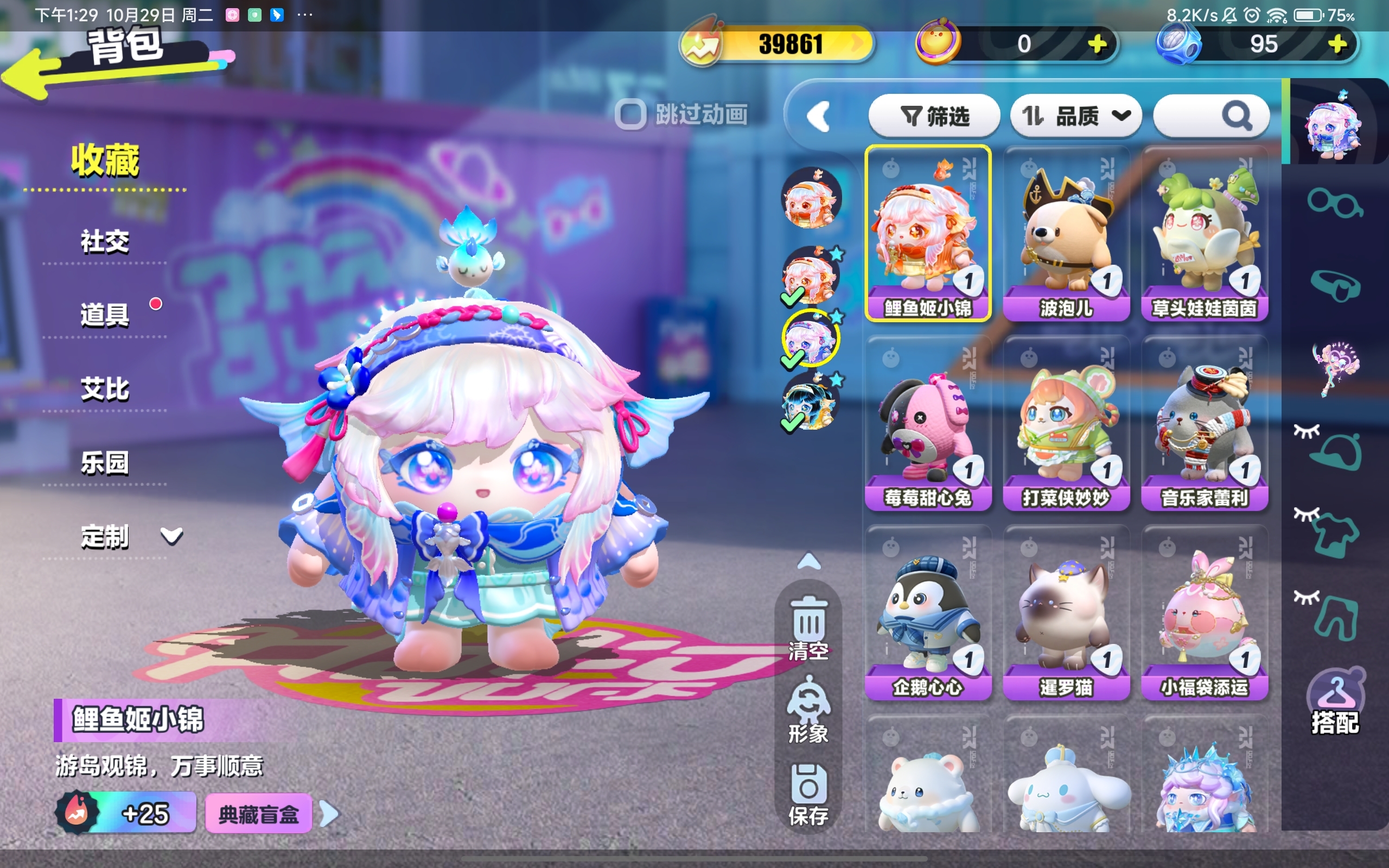Select the 波泡儿 pirate dog outfit
The width and height of the screenshot is (1389, 868).
(1066, 233)
